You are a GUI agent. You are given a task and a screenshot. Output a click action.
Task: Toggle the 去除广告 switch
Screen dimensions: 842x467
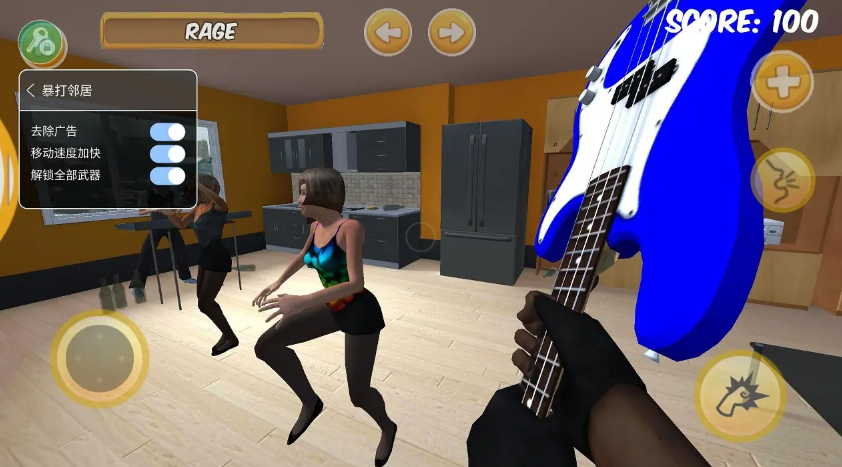[x=168, y=132]
